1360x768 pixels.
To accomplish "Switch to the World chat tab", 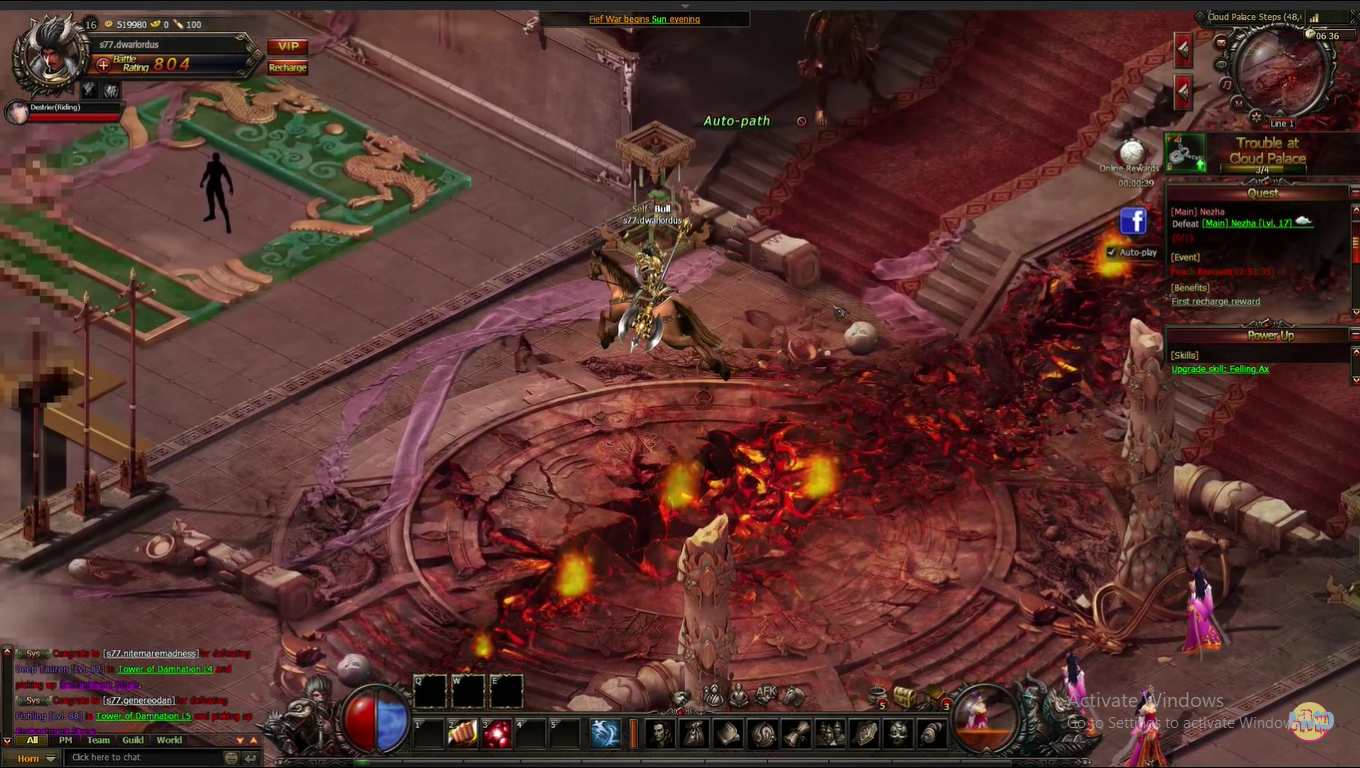I will tap(168, 741).
